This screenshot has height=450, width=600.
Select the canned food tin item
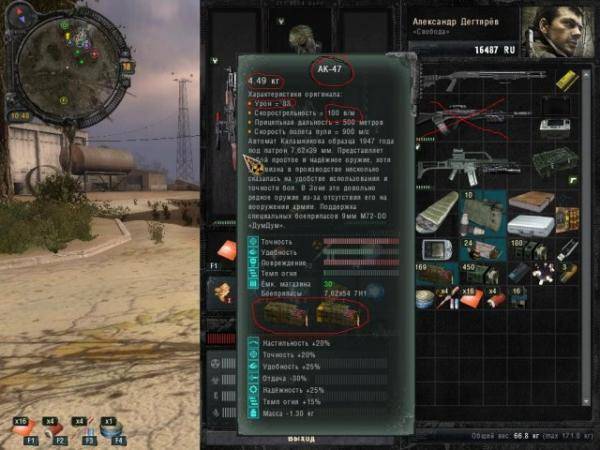click(424, 297)
